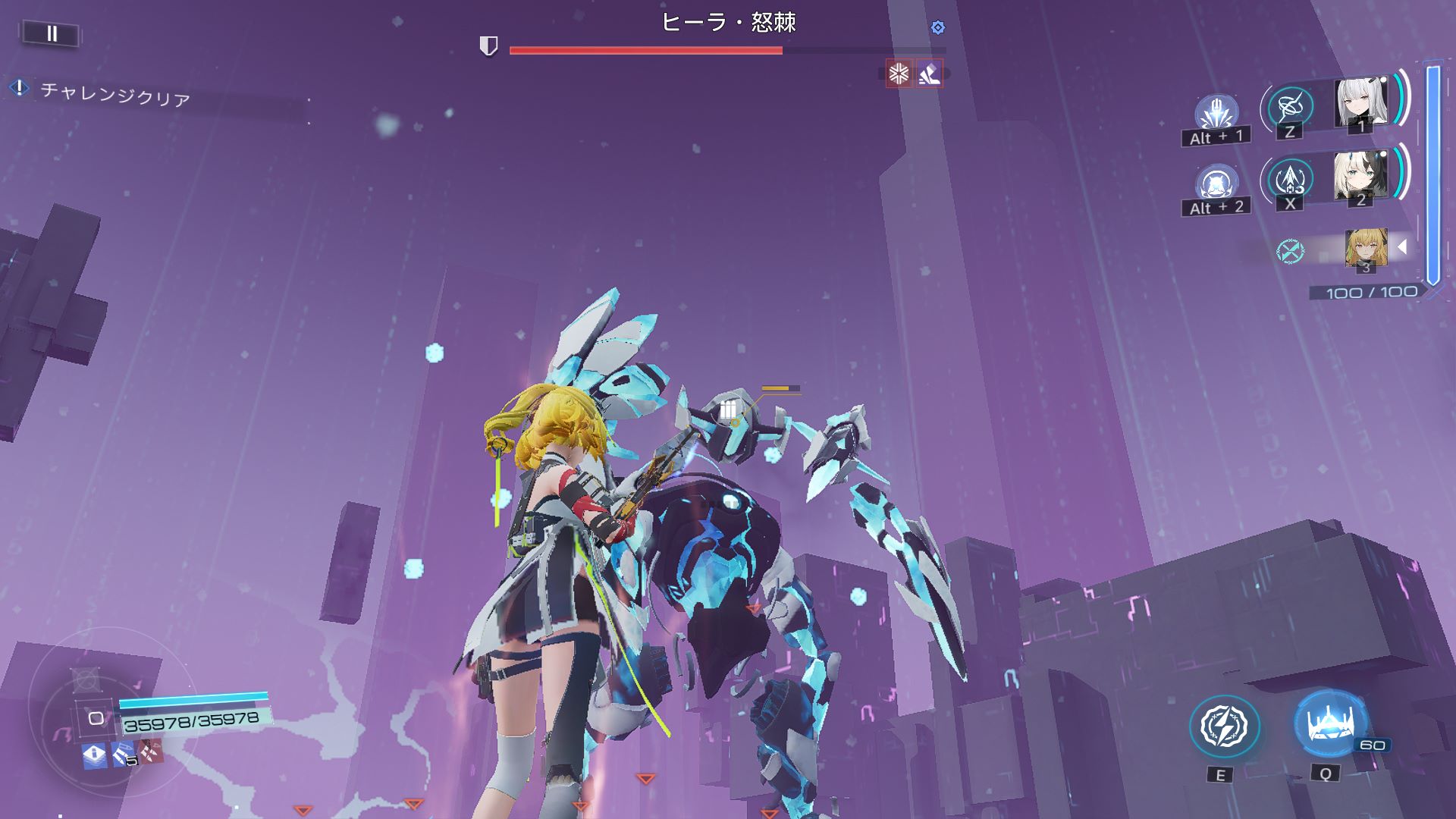Use the lightning bolt skill
Viewport: 1456px width, 819px height.
point(1224,726)
